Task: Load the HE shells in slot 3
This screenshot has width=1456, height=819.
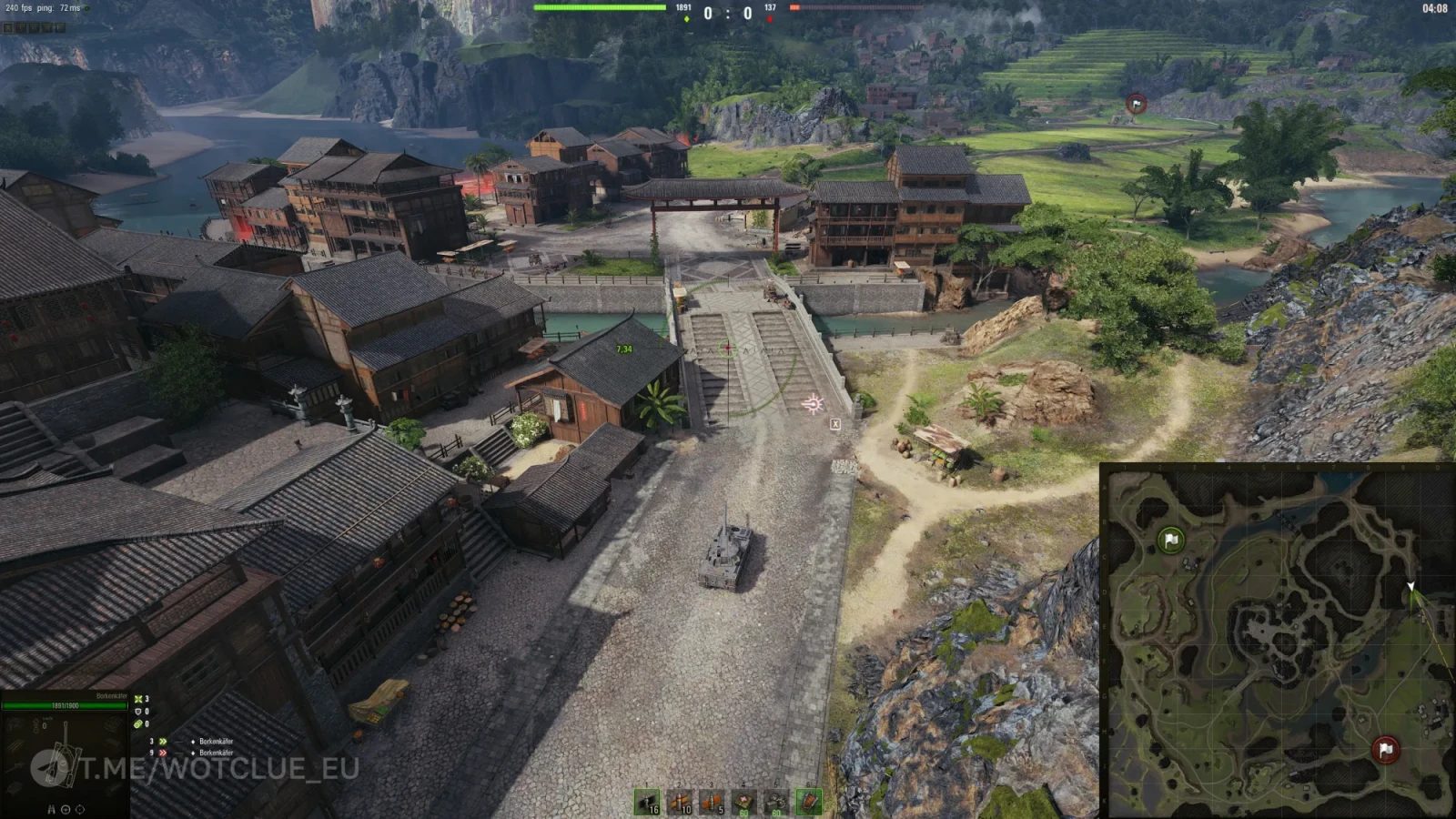Action: tap(713, 801)
